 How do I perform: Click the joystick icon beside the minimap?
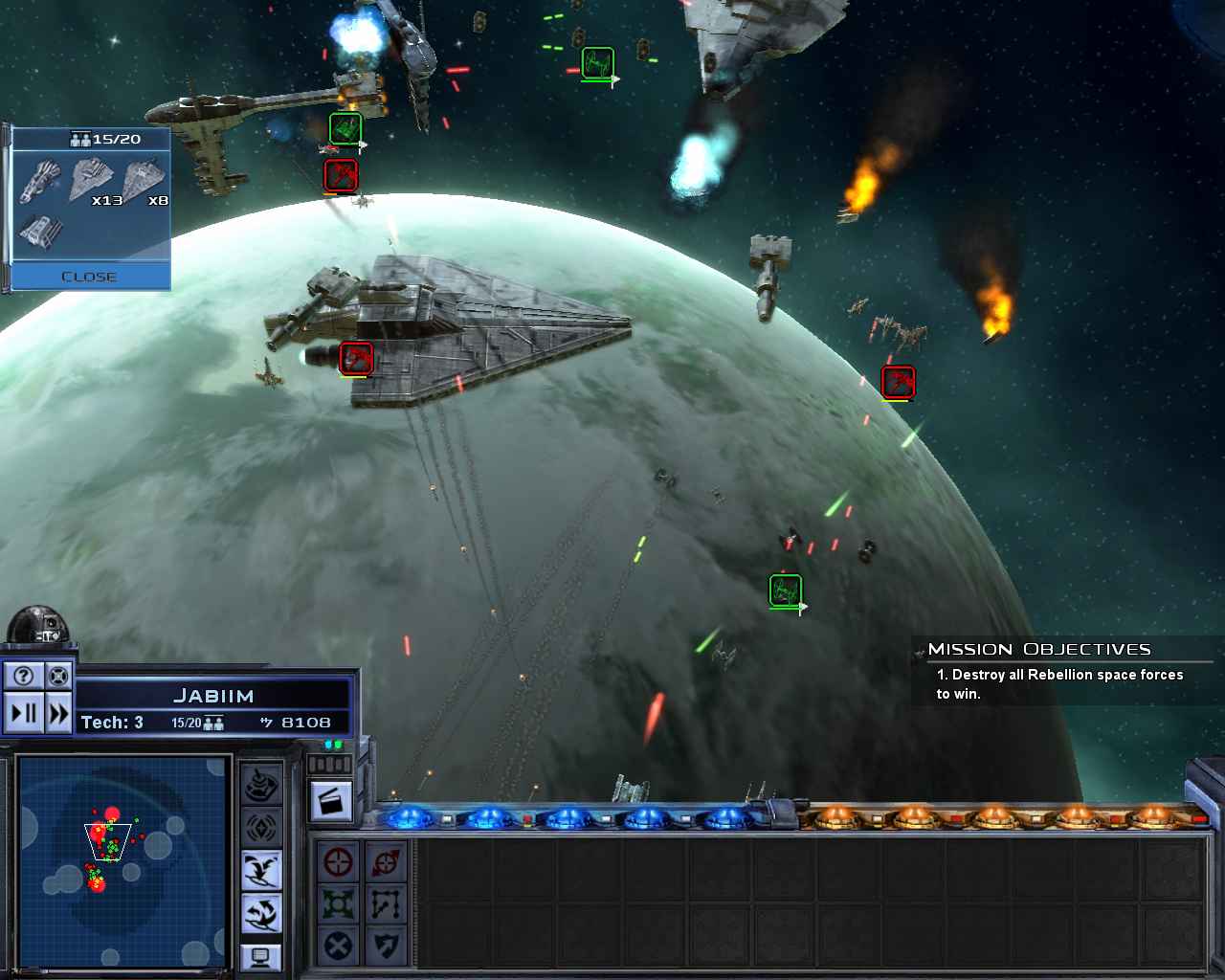(x=261, y=786)
